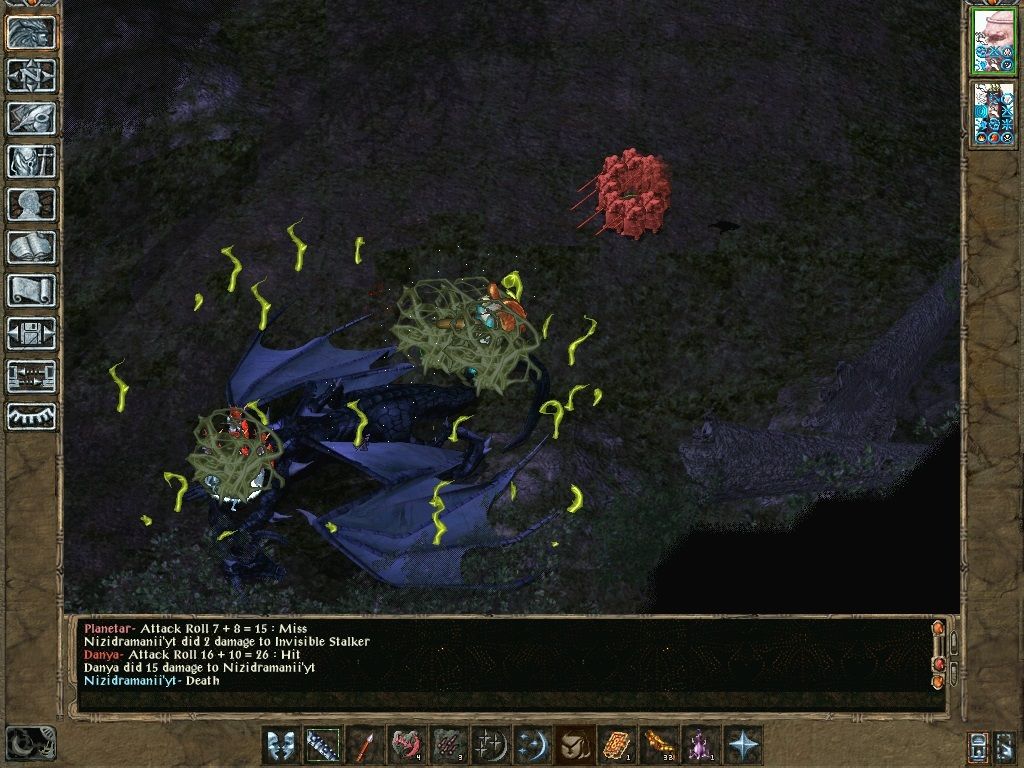This screenshot has height=768, width=1024.
Task: Show the character record silhouette
Action: point(31,204)
